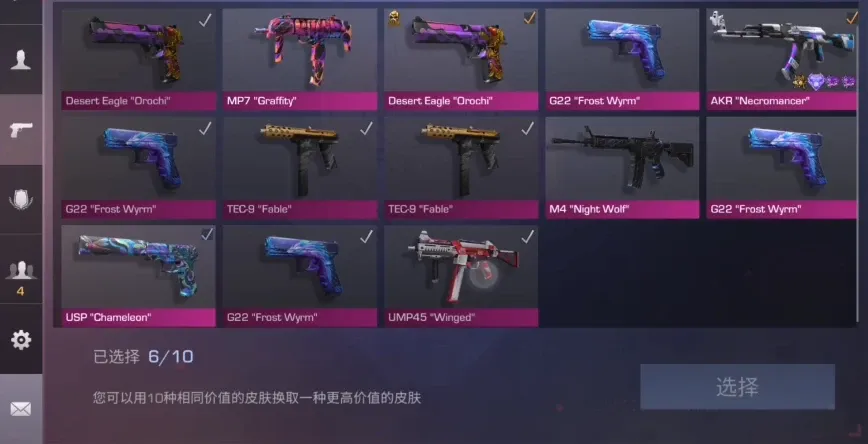Select the MP7 "Graffity" skin
The image size is (868, 444).
(x=299, y=58)
